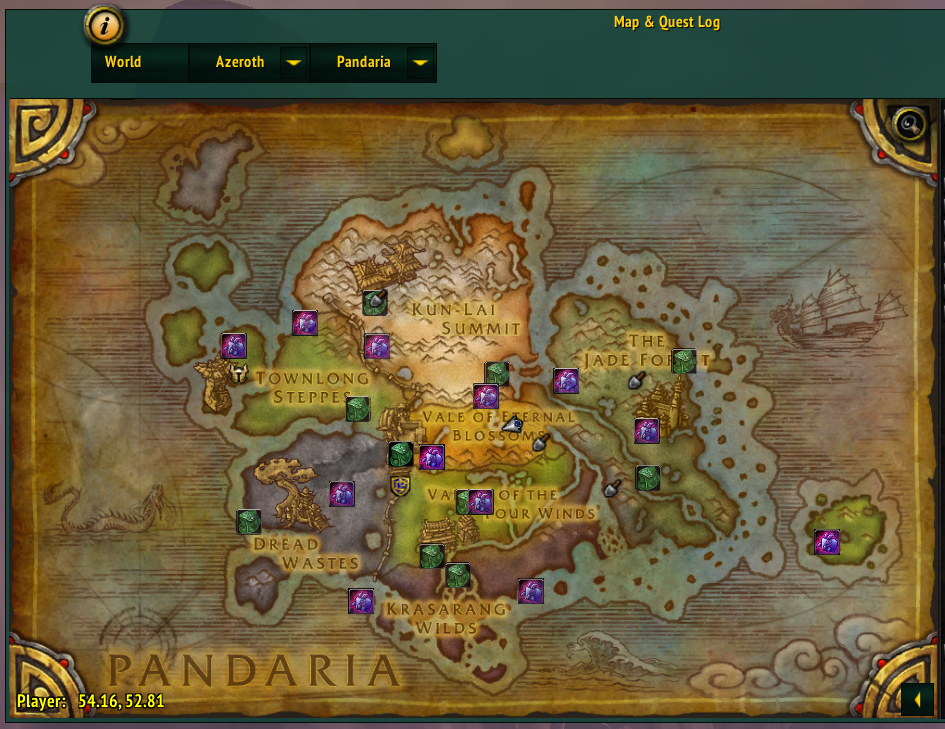Open the map info button
Image resolution: width=945 pixels, height=729 pixels.
pos(103,26)
